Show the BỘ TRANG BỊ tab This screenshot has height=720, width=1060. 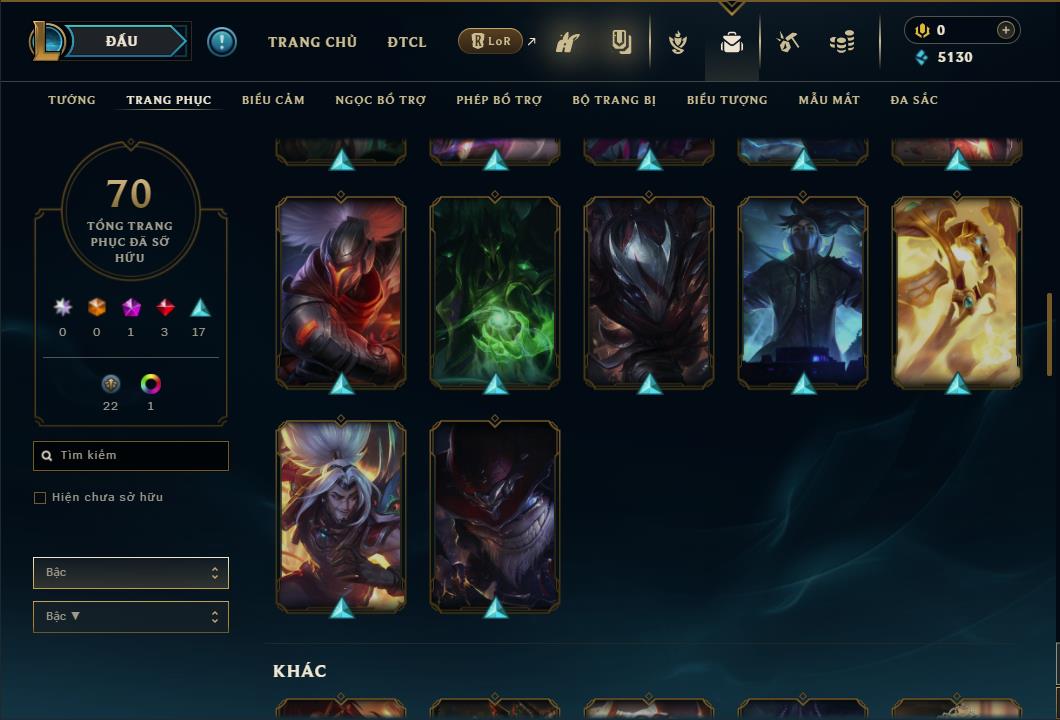(x=614, y=100)
